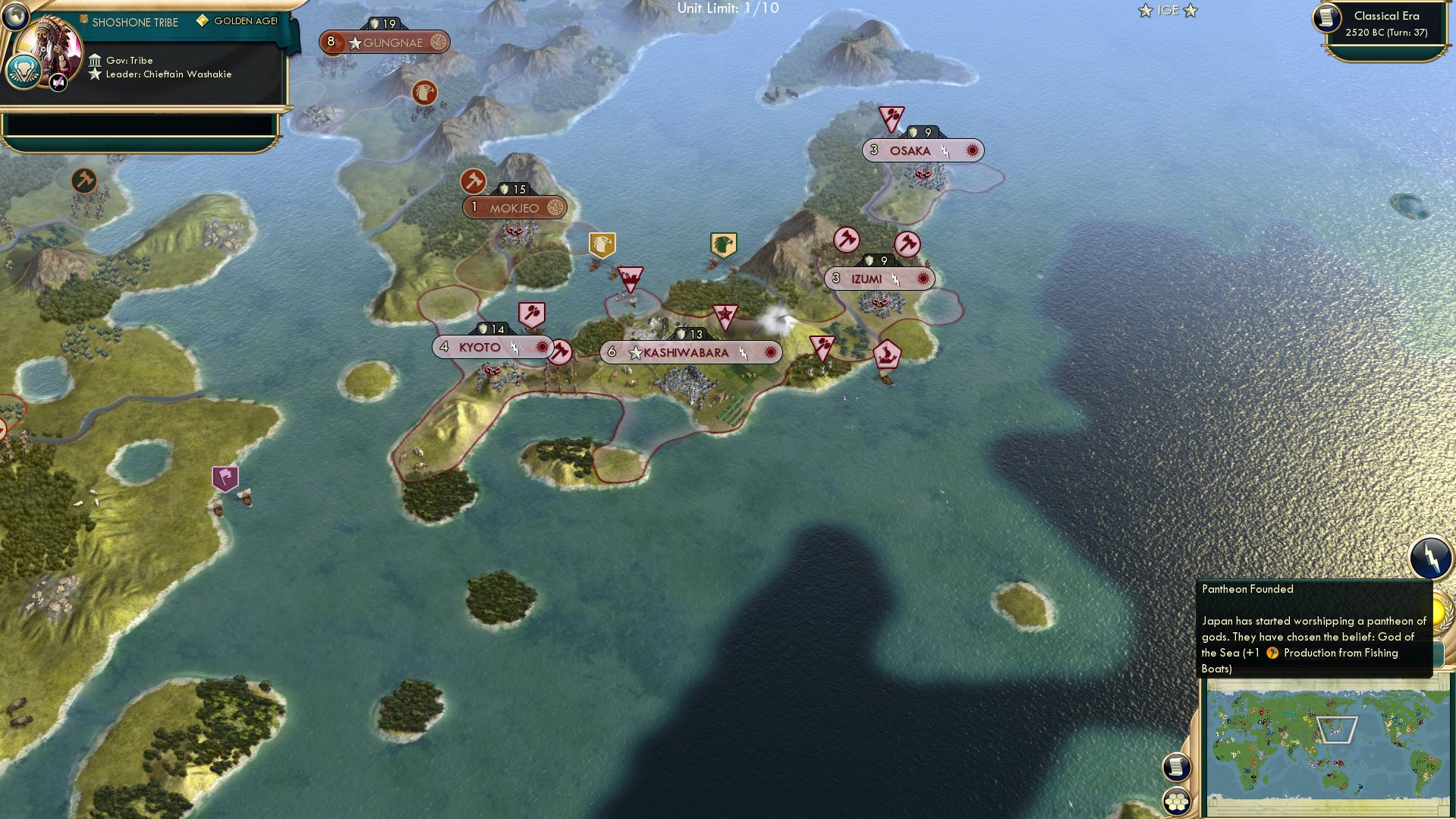Toggle the globe overlay button in top-left corner
Viewport: 1456px width, 819px height.
[15, 17]
